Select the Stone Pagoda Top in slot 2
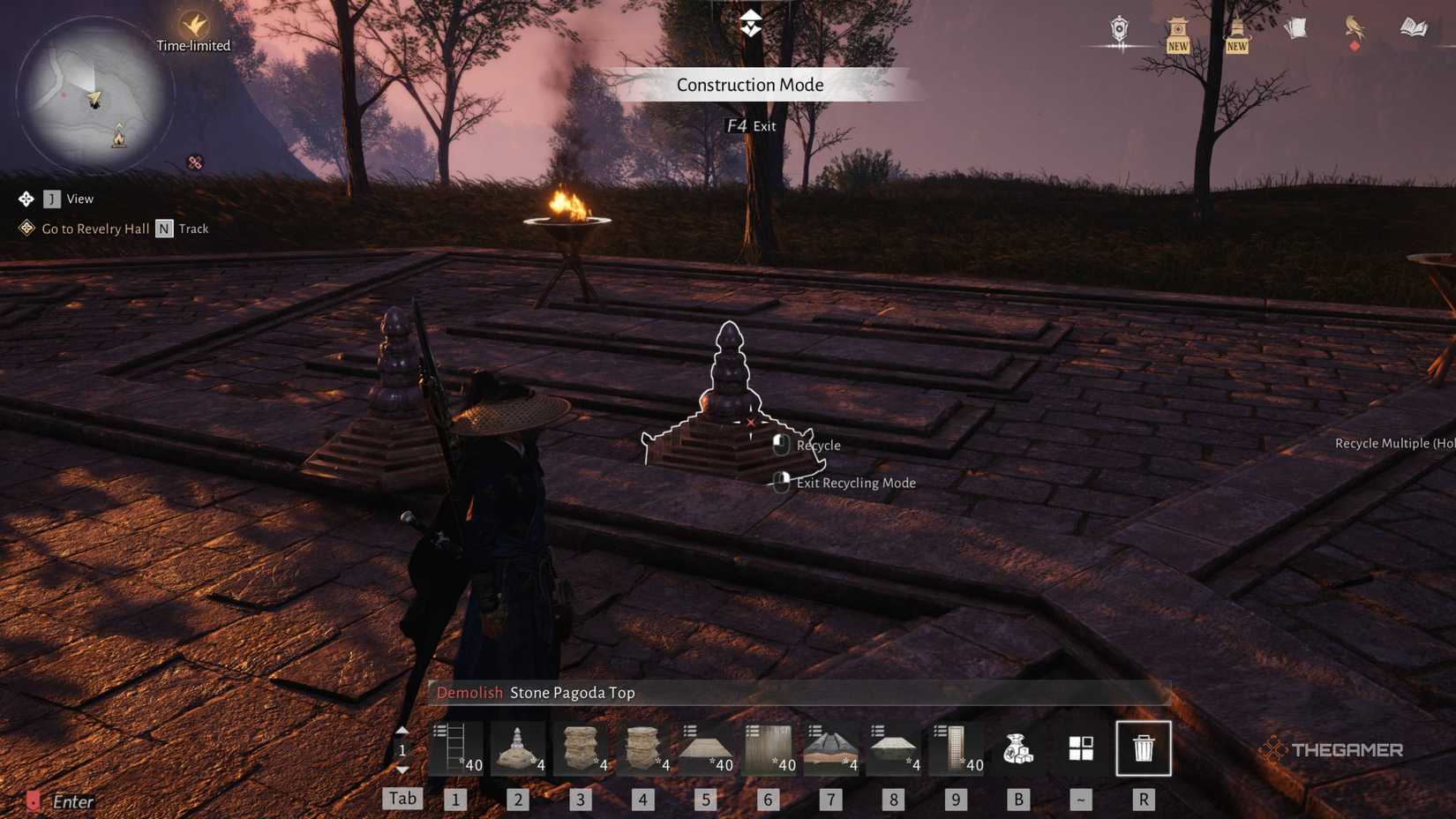The image size is (1456, 819). pos(518,748)
